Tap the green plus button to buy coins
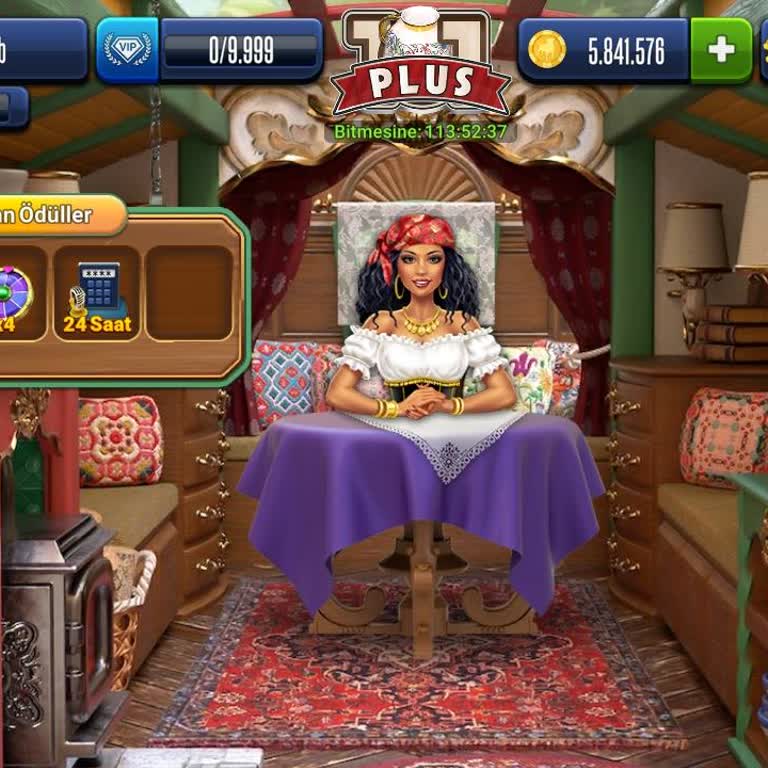Screen dimensions: 768x768 tap(720, 50)
